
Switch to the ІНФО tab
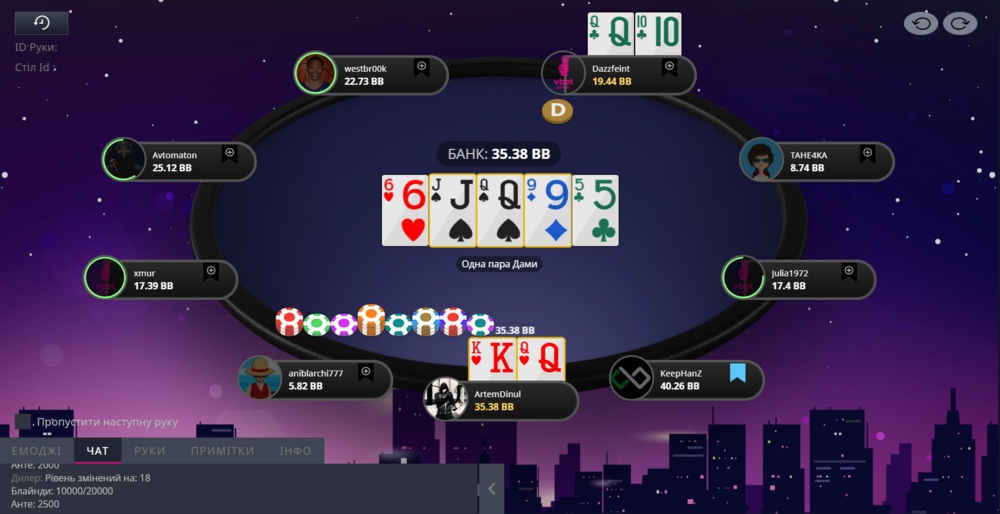pos(295,451)
